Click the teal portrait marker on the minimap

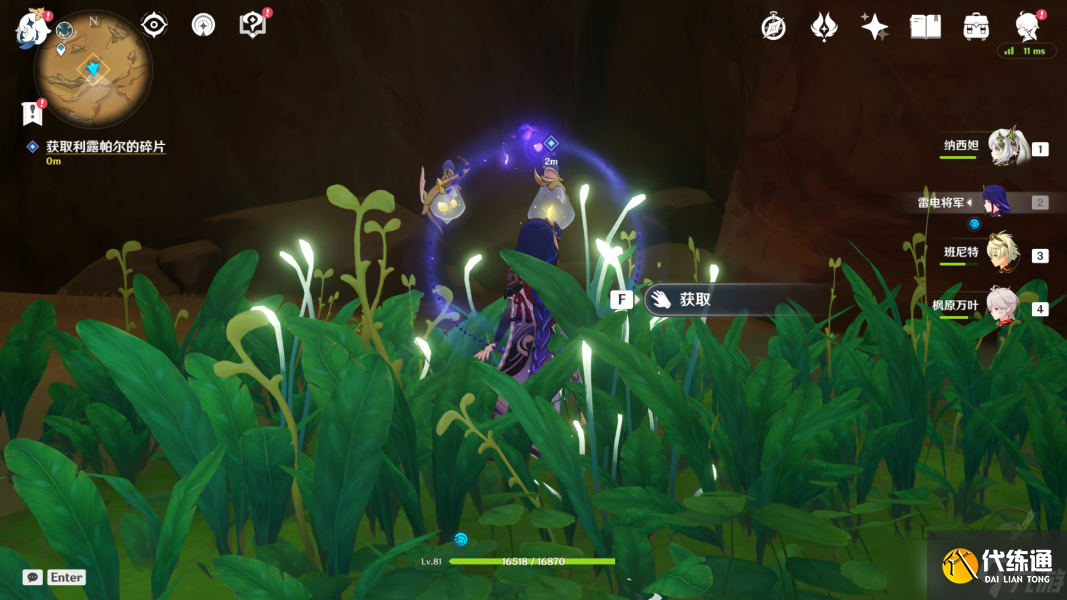pyautogui.click(x=65, y=31)
